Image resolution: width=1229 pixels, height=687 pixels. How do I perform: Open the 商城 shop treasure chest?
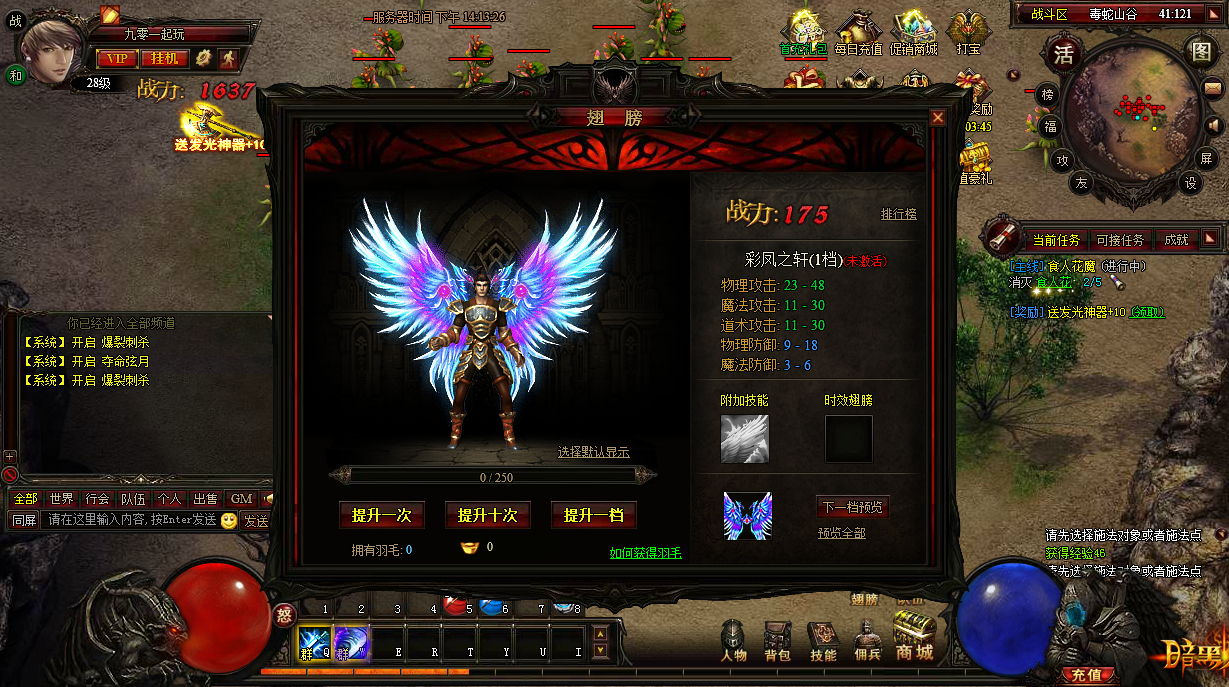point(914,638)
